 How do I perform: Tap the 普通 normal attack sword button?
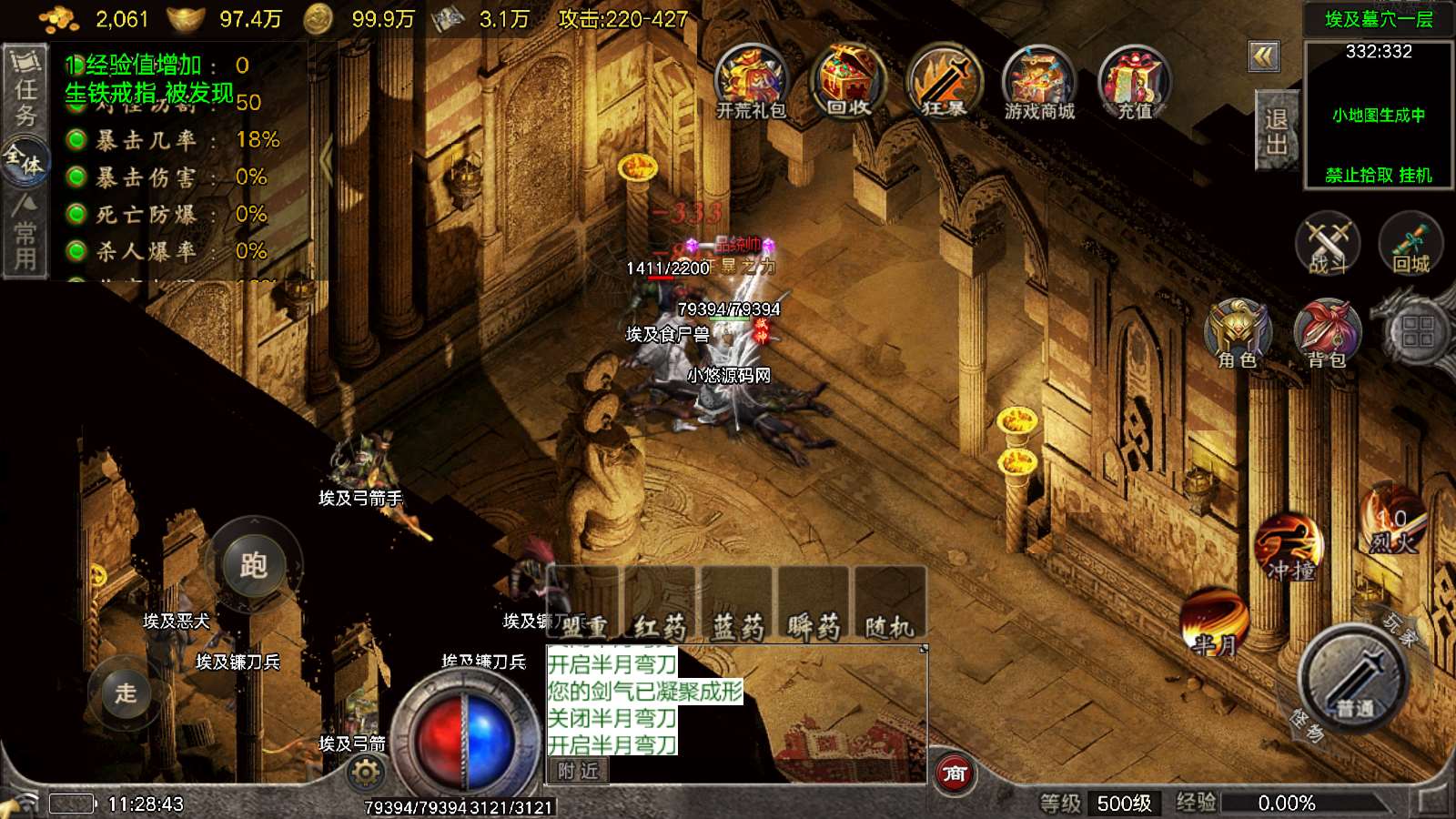[1353, 679]
